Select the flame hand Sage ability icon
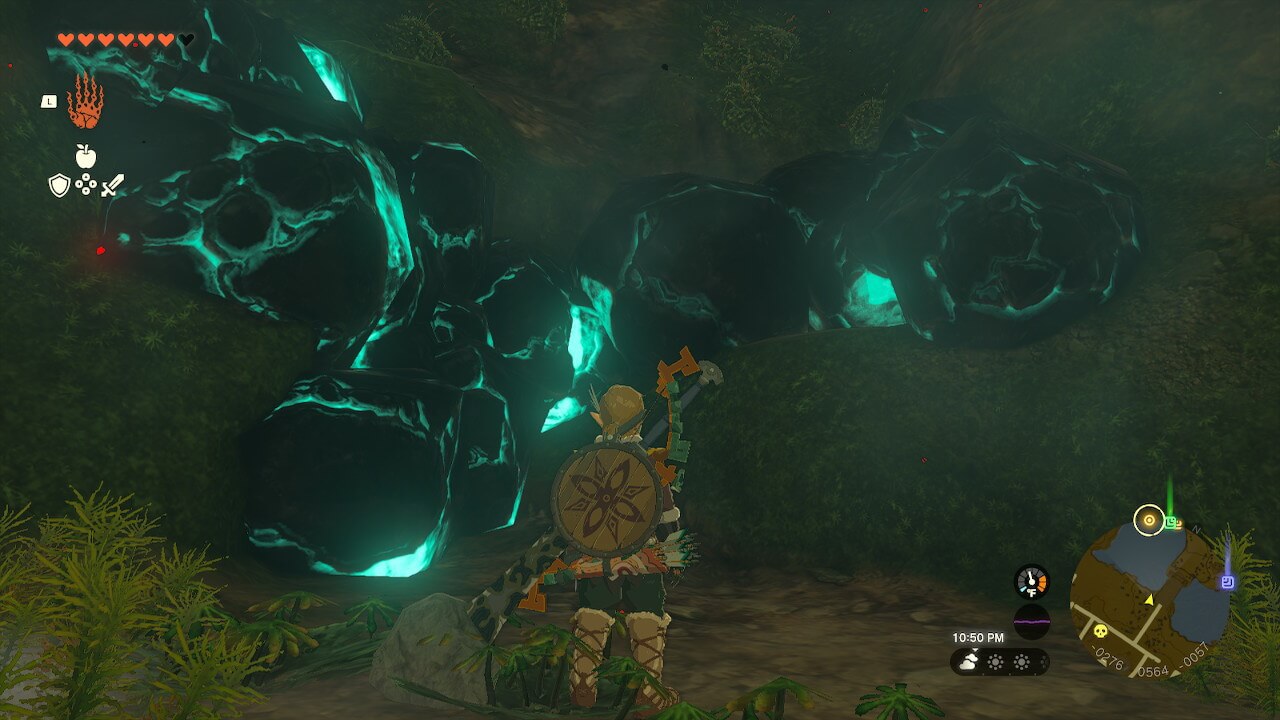The image size is (1280, 720). (86, 103)
